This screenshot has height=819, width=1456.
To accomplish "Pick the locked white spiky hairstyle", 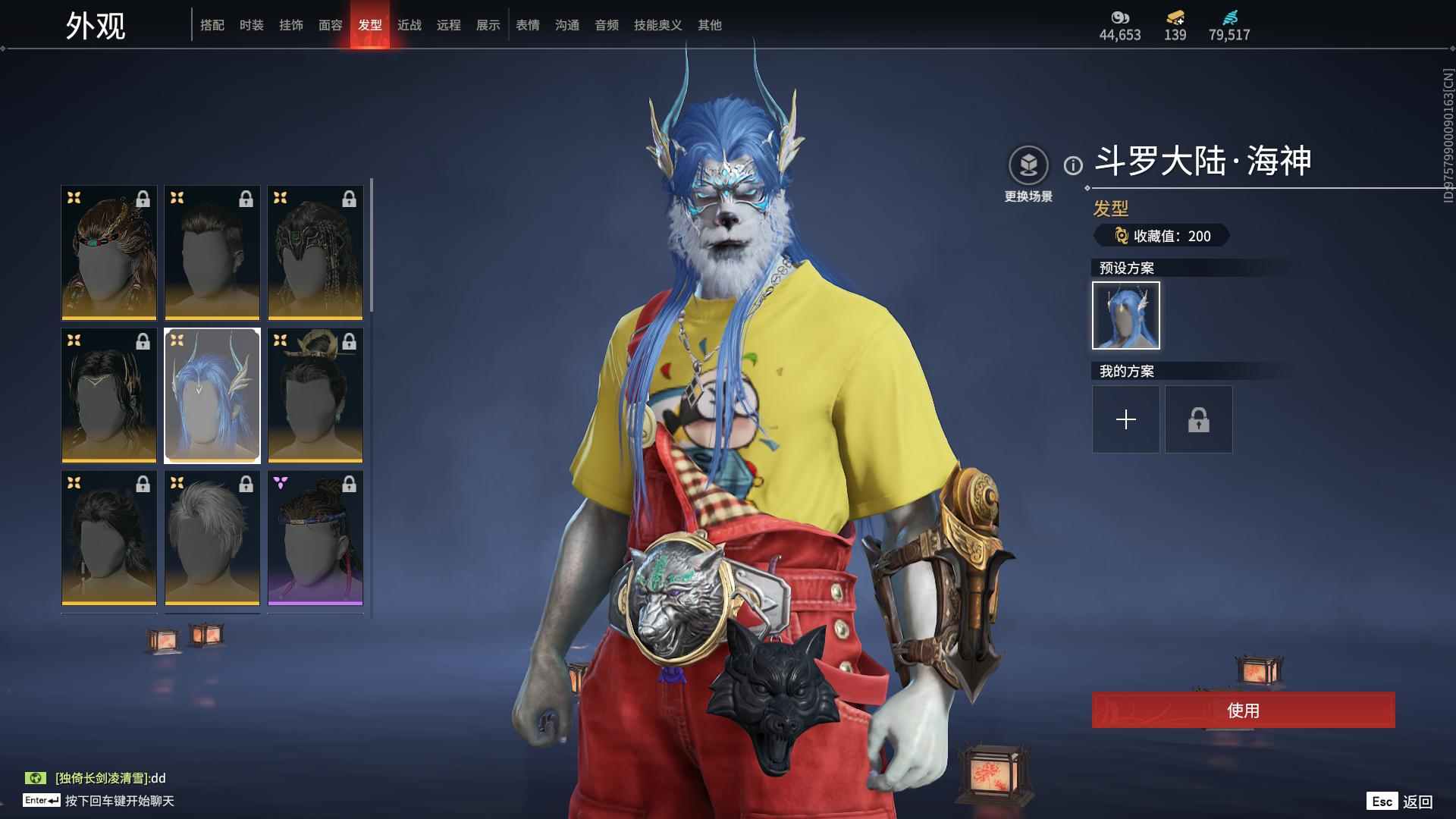I will tap(212, 538).
